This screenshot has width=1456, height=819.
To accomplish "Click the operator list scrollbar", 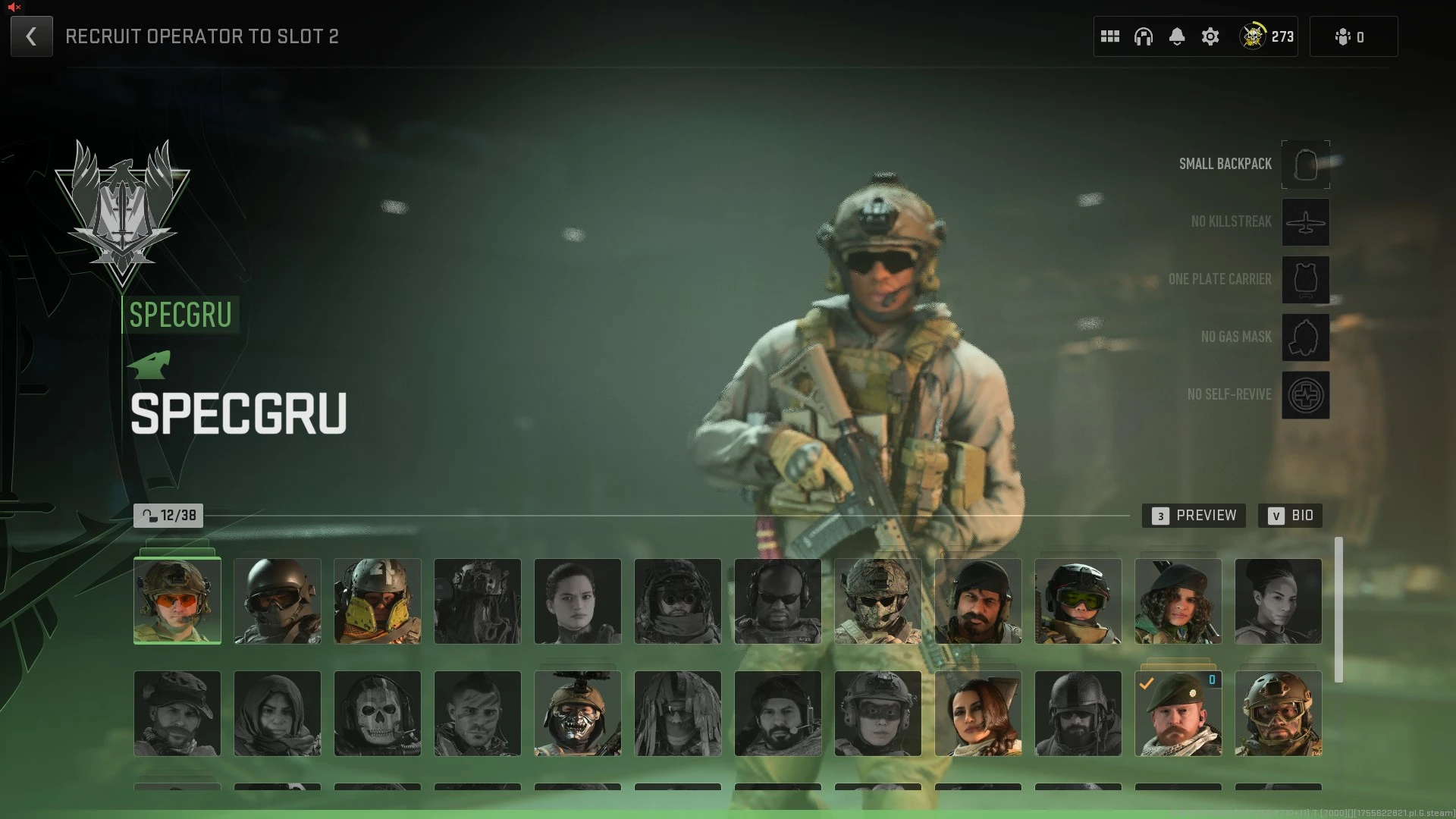I will [x=1339, y=607].
